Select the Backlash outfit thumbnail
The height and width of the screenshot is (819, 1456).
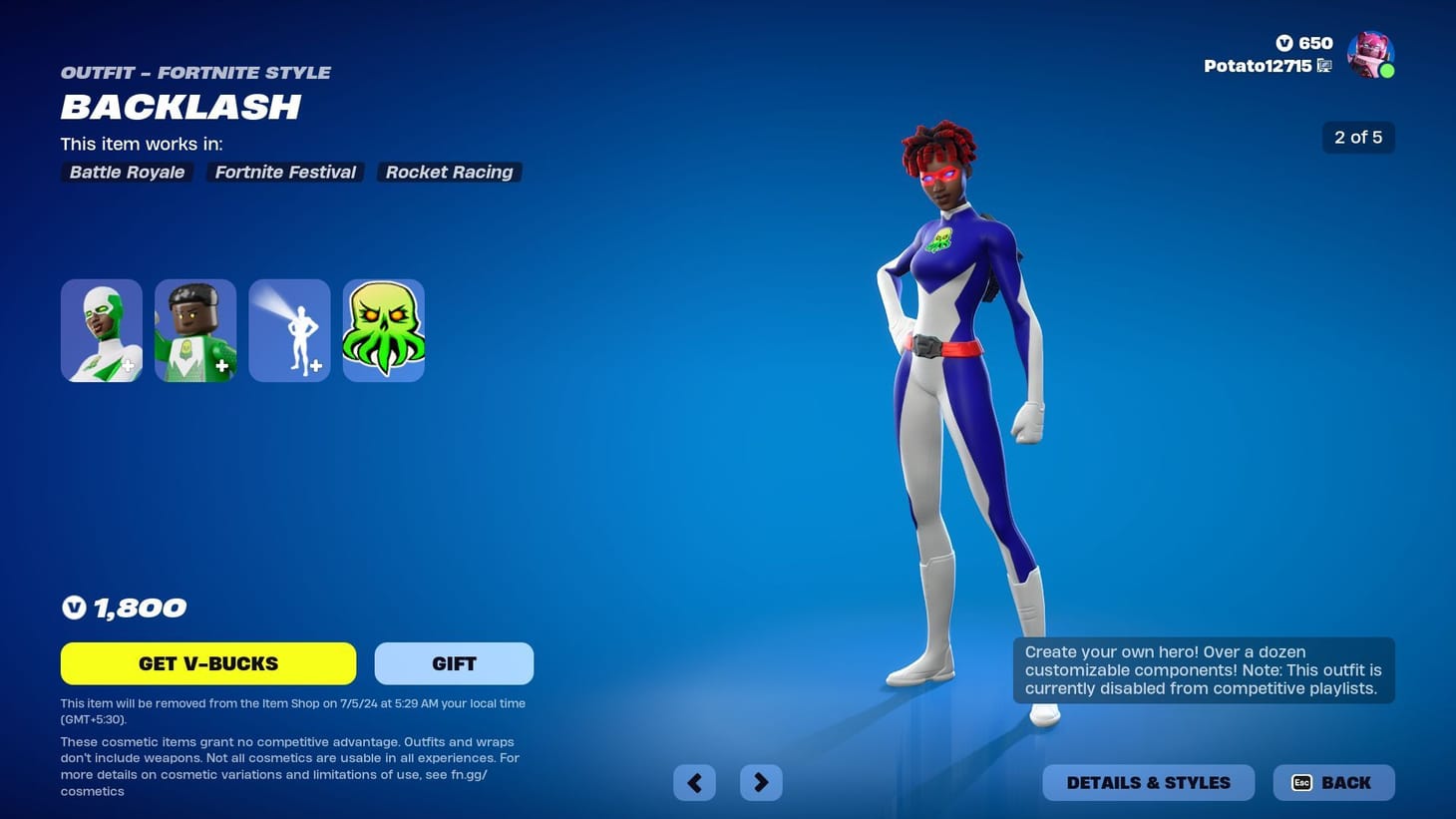[x=101, y=329]
